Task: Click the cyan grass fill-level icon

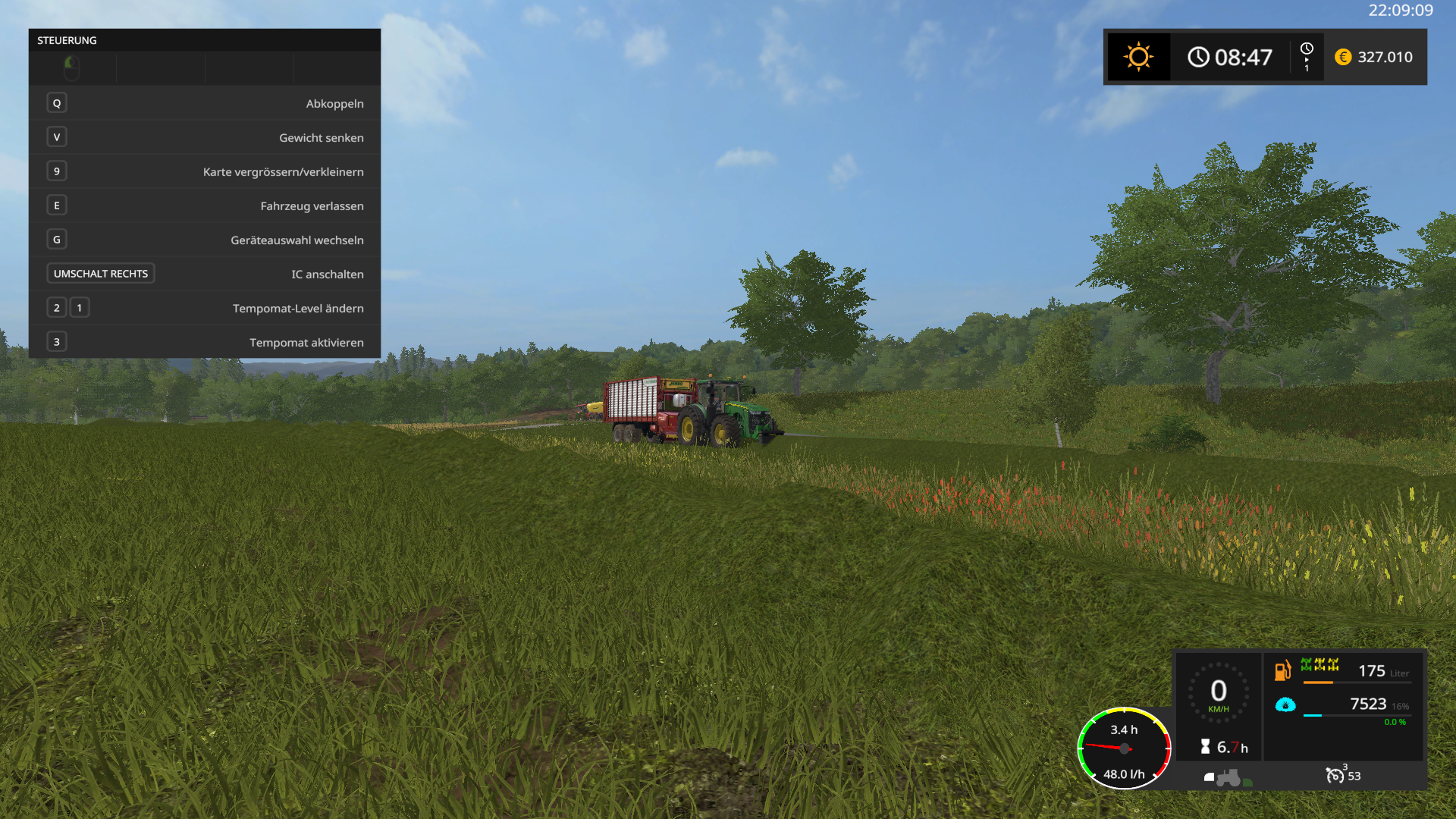Action: [x=1285, y=705]
